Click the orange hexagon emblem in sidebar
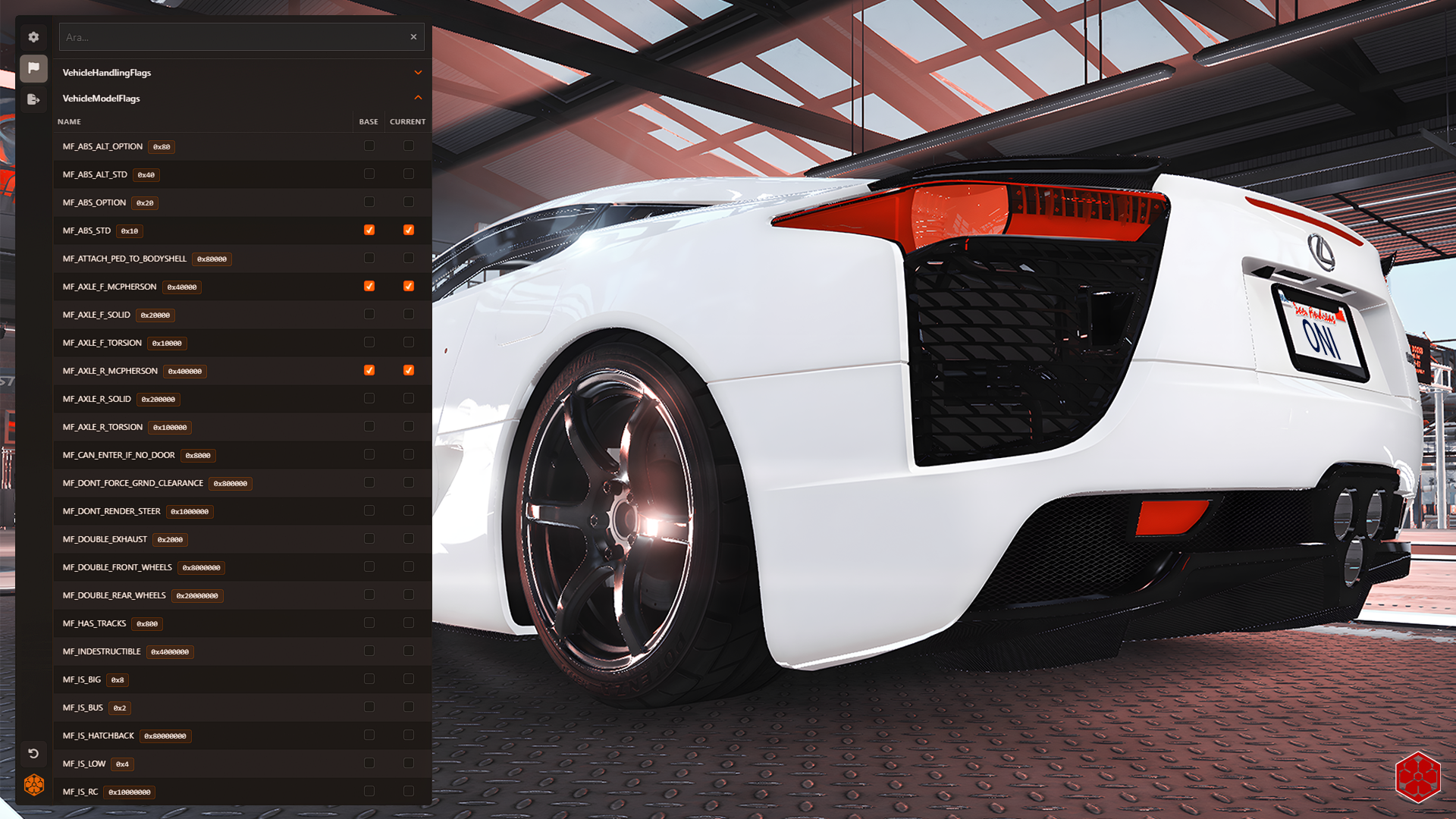This screenshot has width=1456, height=819. click(x=33, y=784)
